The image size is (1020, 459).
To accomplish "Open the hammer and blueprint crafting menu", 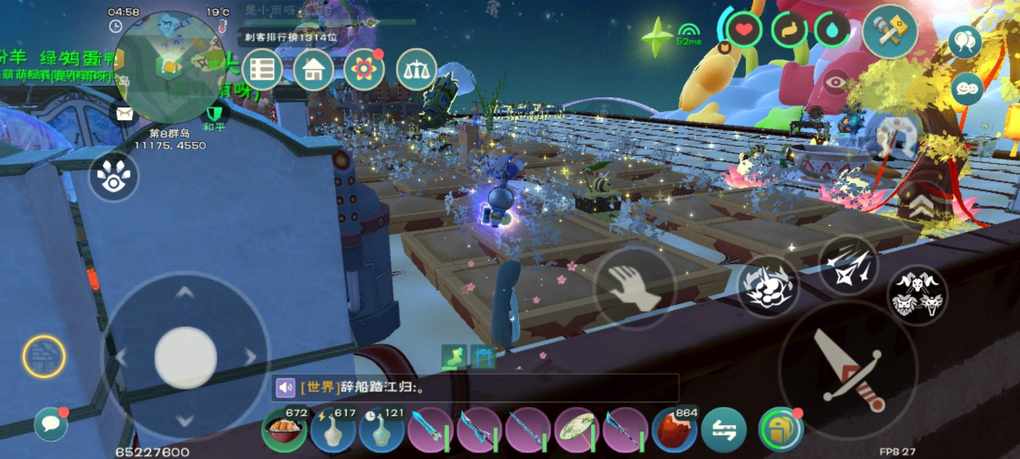I will coord(890,32).
